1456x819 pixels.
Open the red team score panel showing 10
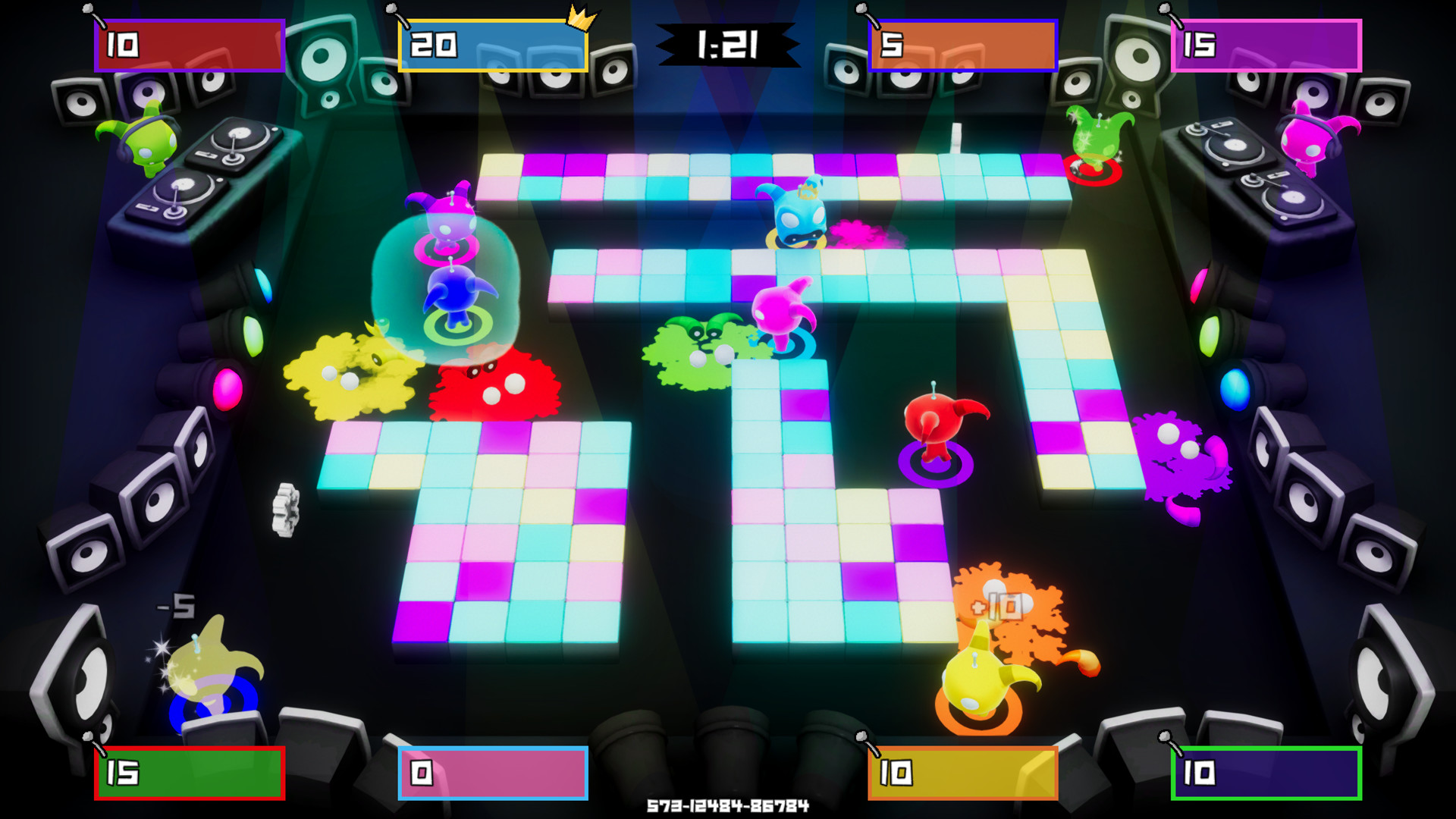[x=188, y=43]
